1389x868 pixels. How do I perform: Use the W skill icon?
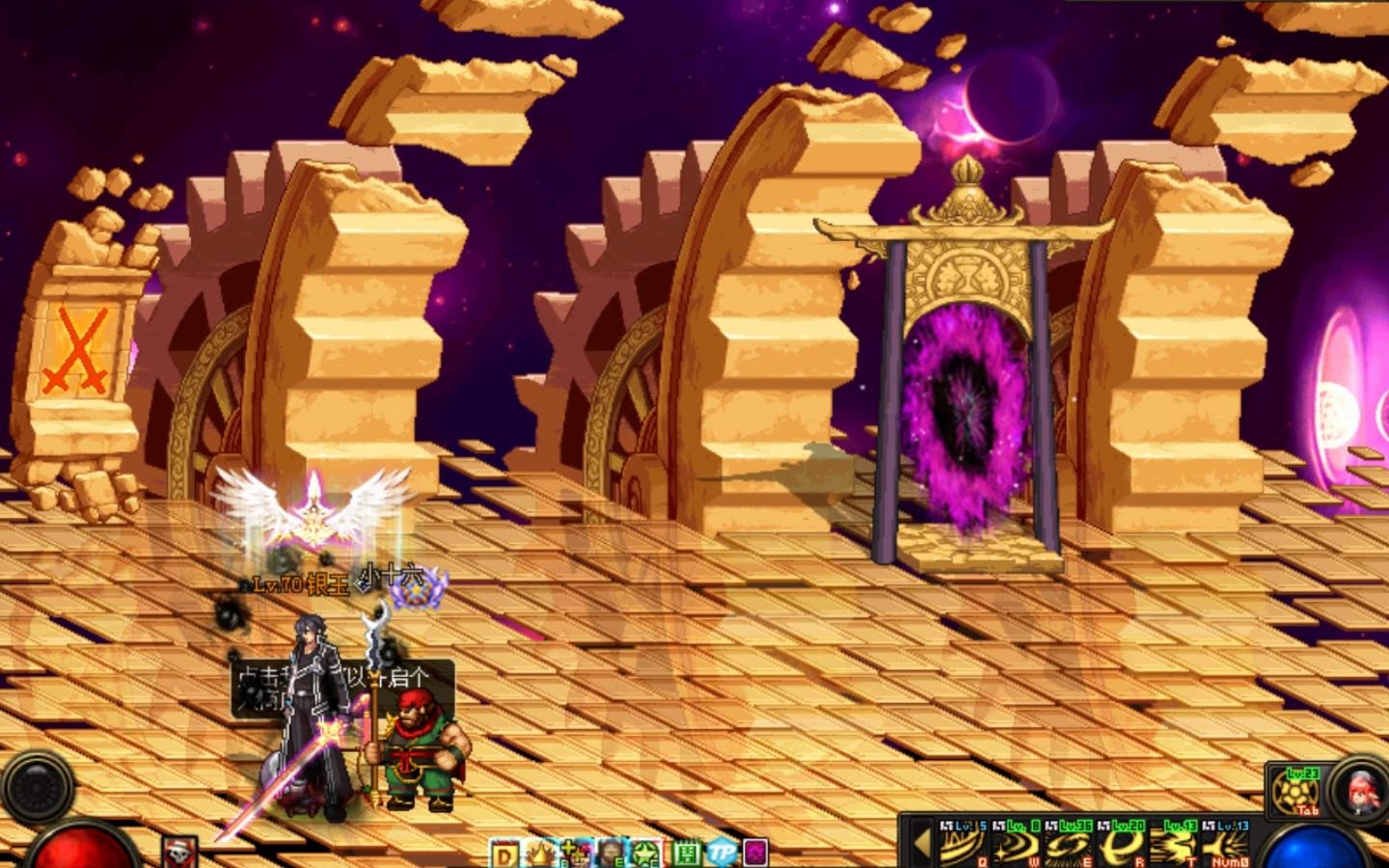coord(1016,846)
